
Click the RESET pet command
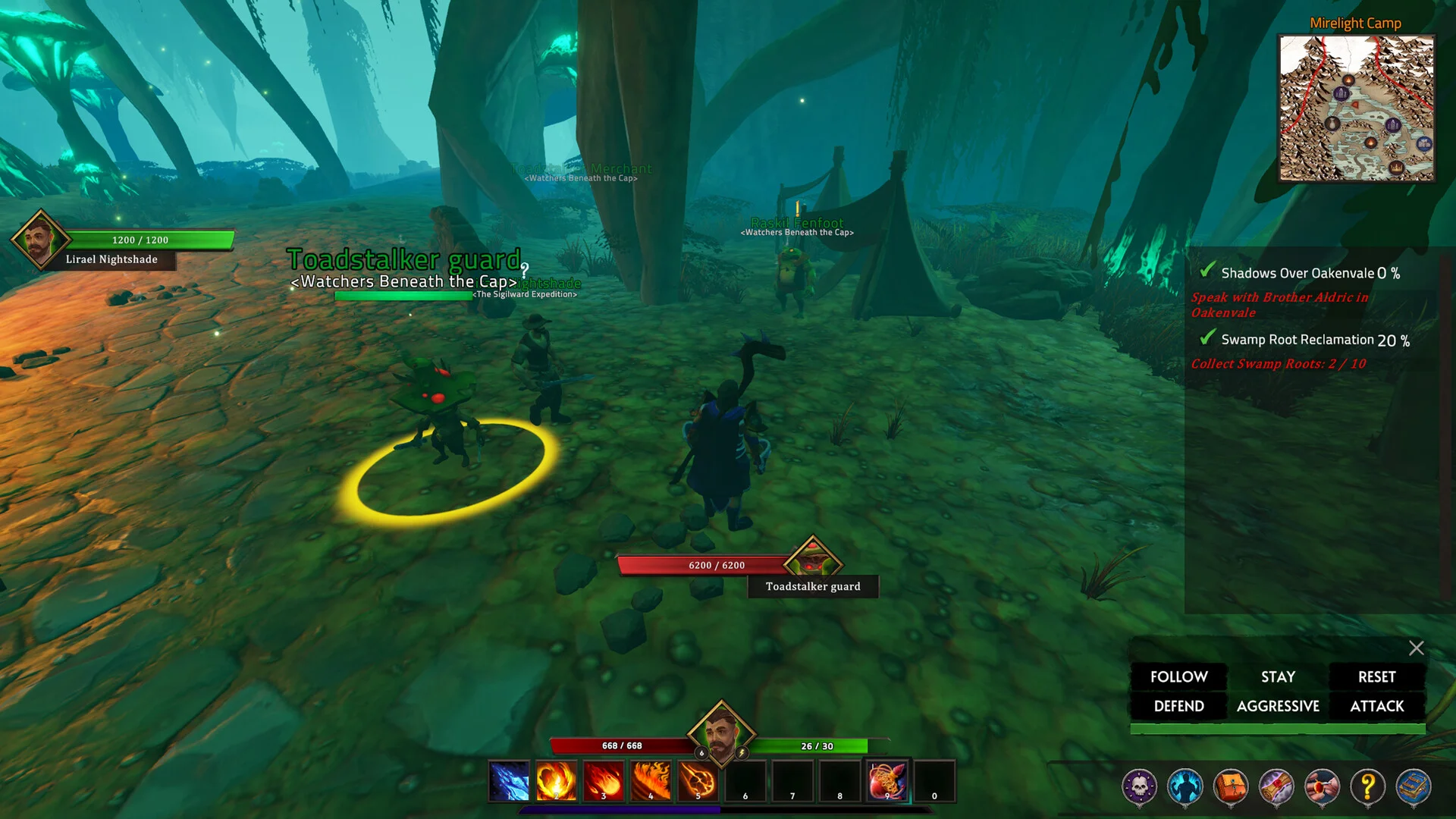pos(1376,676)
